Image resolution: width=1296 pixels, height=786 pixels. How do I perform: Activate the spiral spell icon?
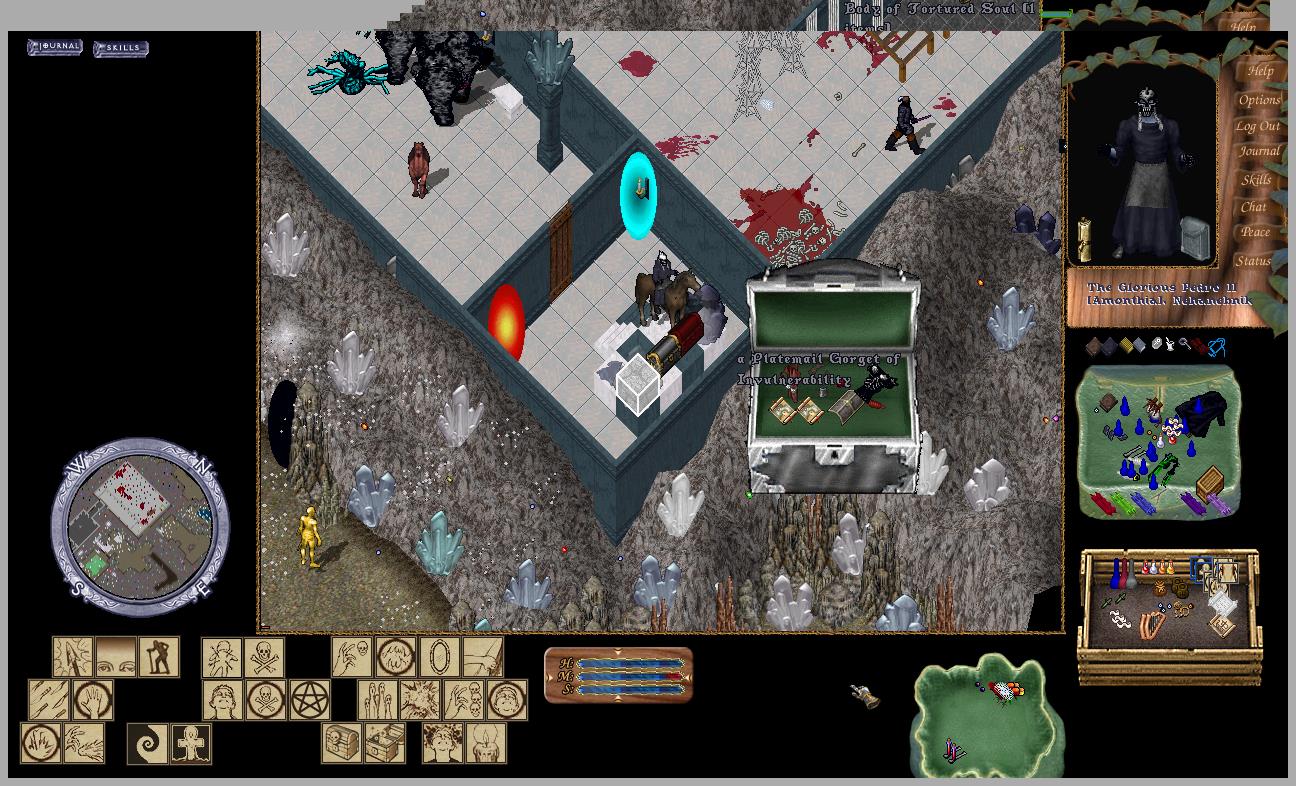coord(148,744)
